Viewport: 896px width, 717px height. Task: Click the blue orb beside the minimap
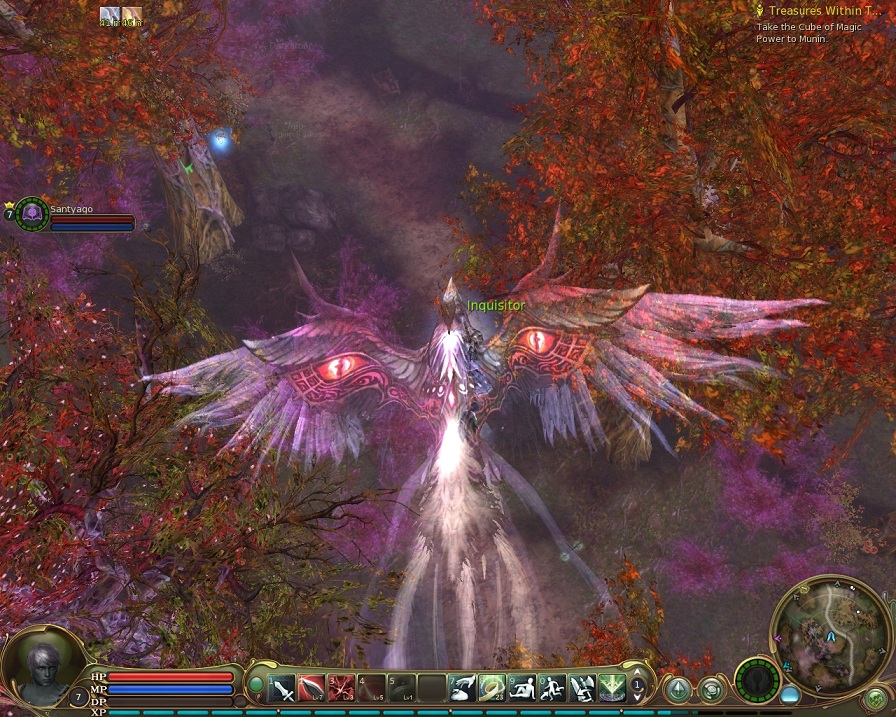click(x=790, y=693)
